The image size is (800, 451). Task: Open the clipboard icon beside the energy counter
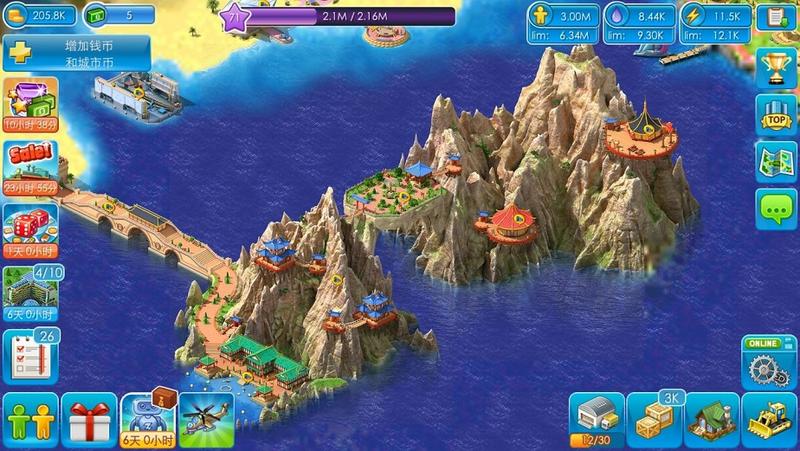[774, 18]
